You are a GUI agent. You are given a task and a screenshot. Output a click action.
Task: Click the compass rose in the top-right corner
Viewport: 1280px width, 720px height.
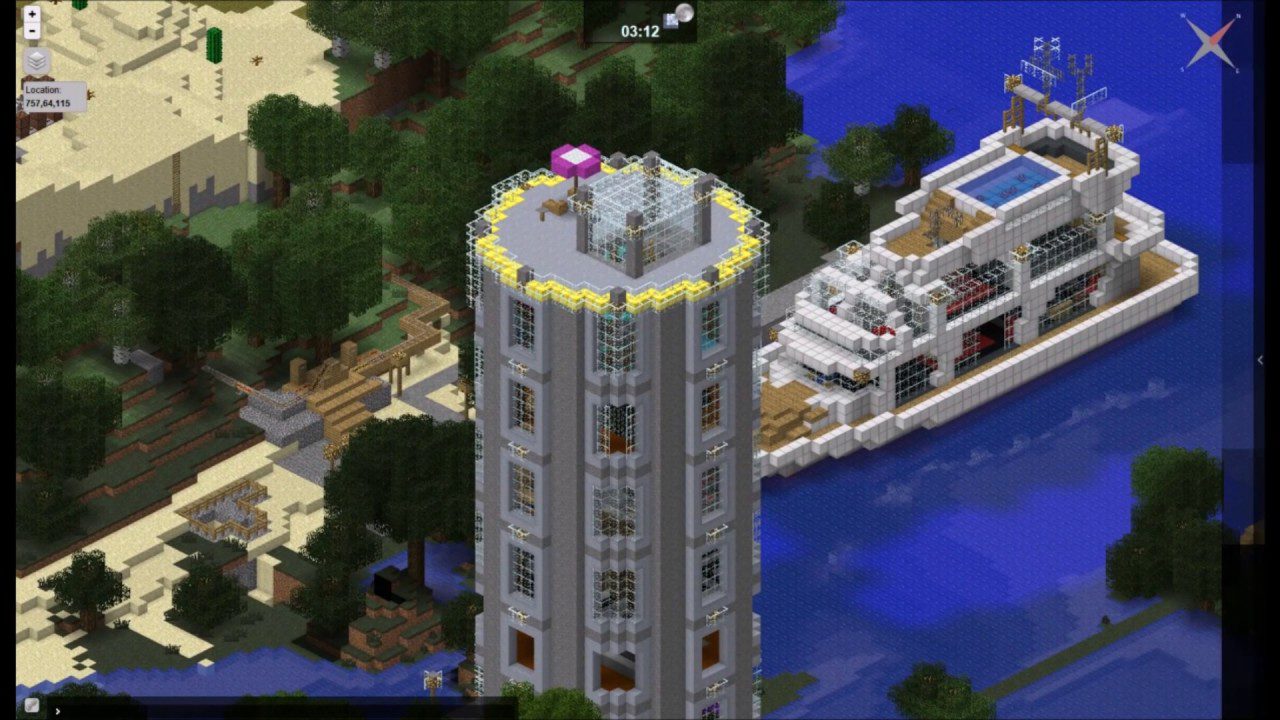click(x=1210, y=42)
